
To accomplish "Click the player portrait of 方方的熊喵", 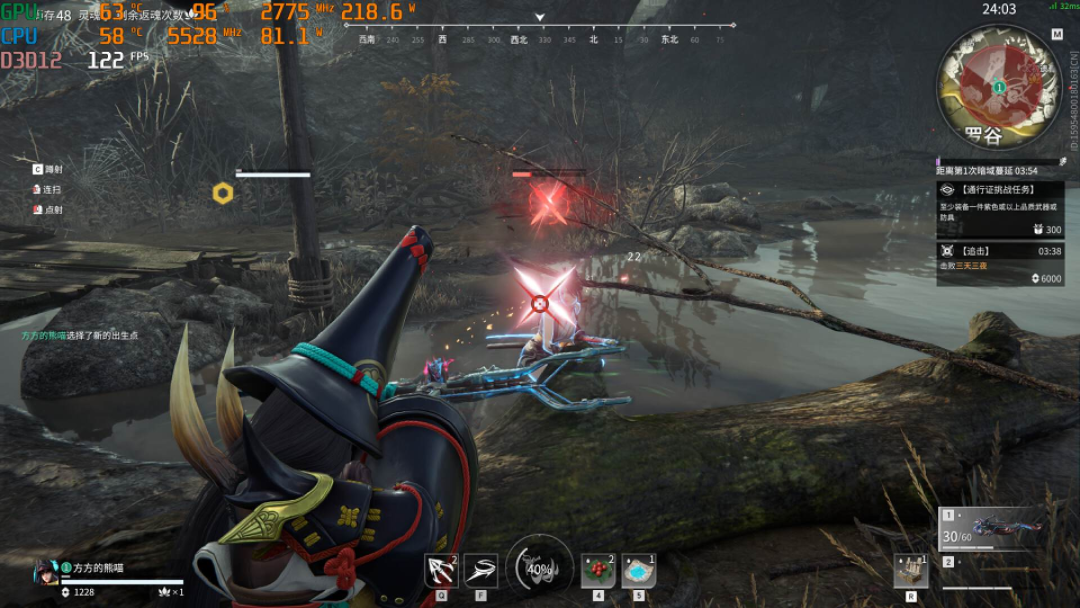I will (x=45, y=571).
